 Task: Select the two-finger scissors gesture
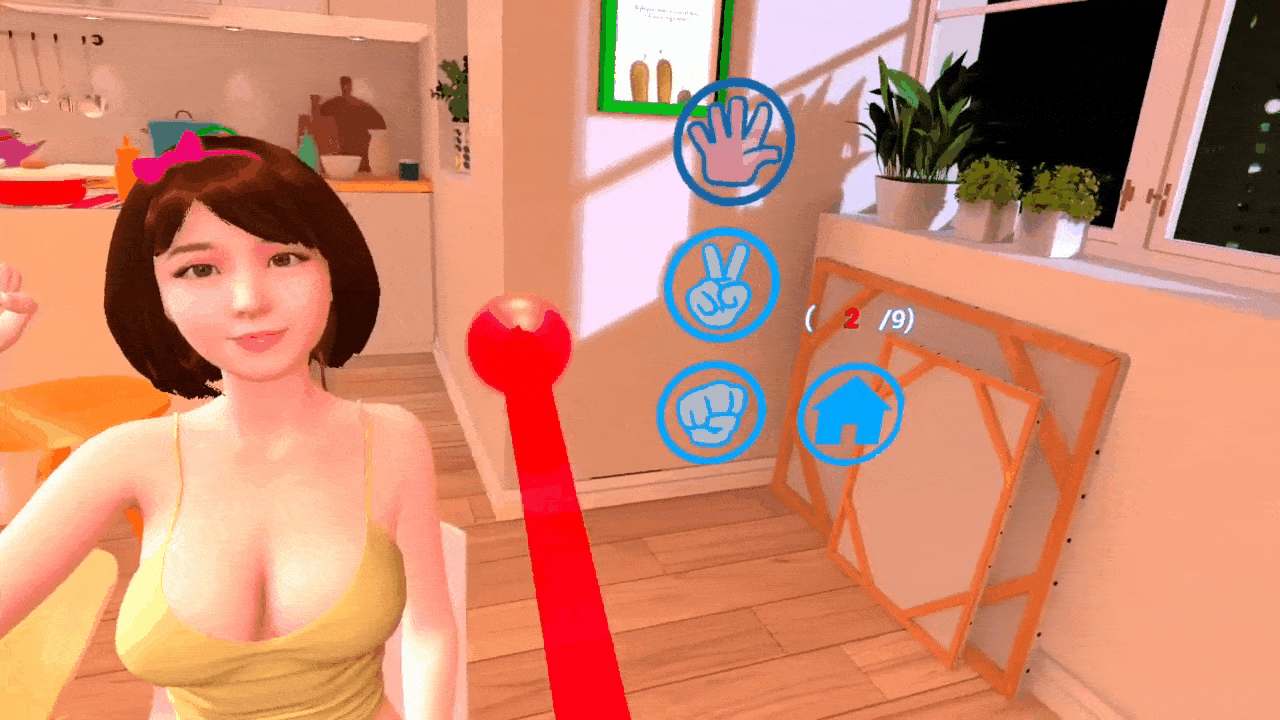coord(721,286)
